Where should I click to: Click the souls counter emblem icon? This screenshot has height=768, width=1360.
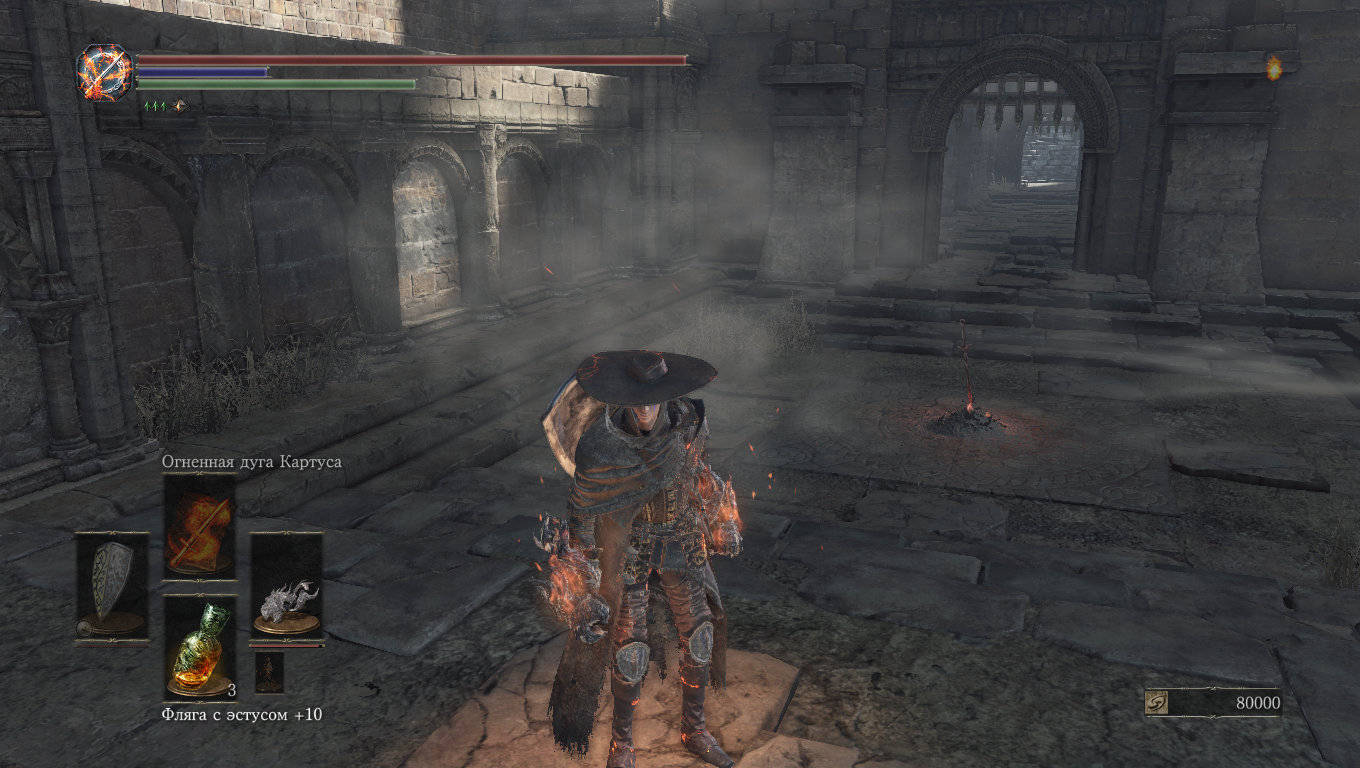[1157, 703]
